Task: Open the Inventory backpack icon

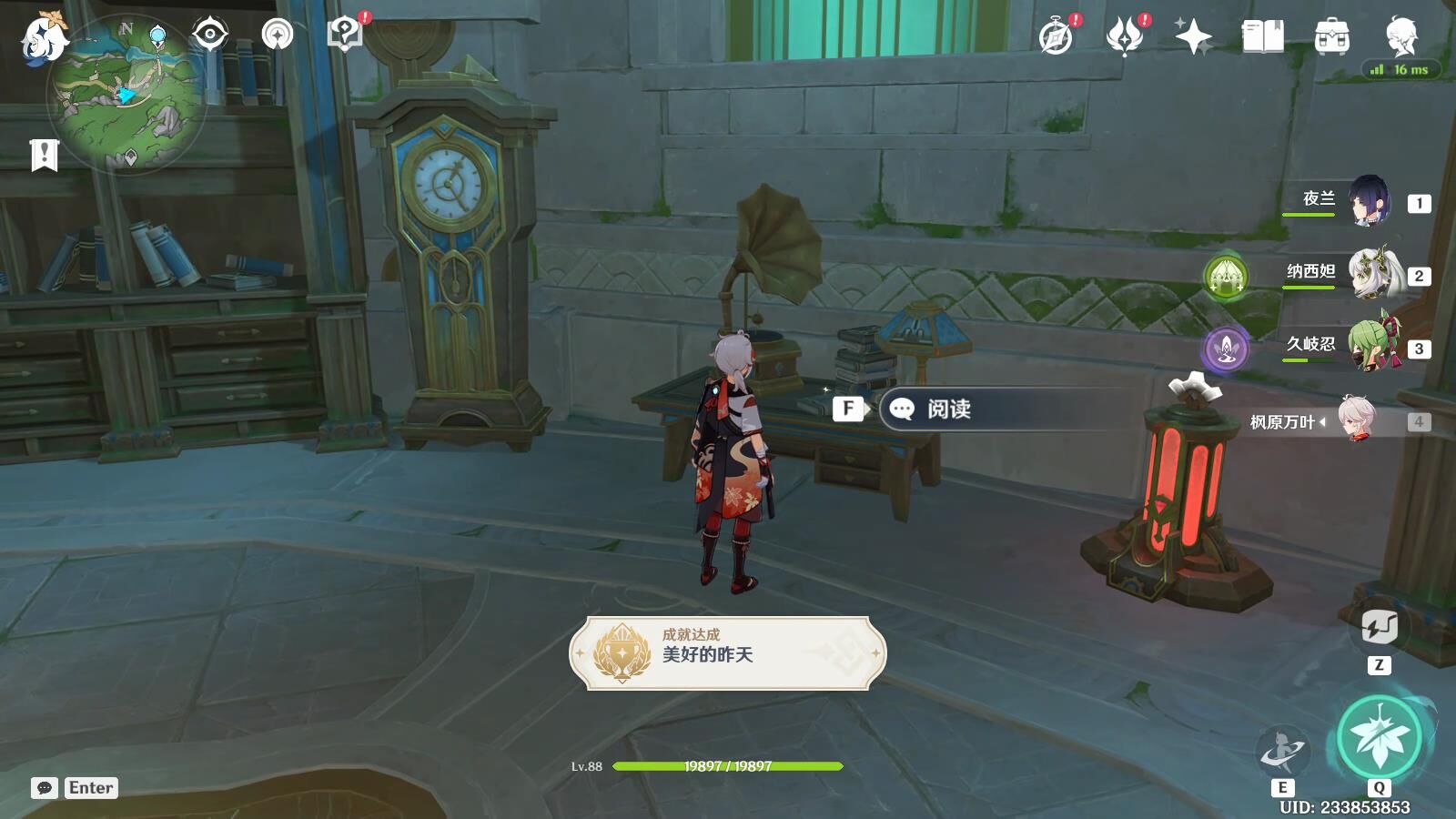Action: [x=1330, y=38]
